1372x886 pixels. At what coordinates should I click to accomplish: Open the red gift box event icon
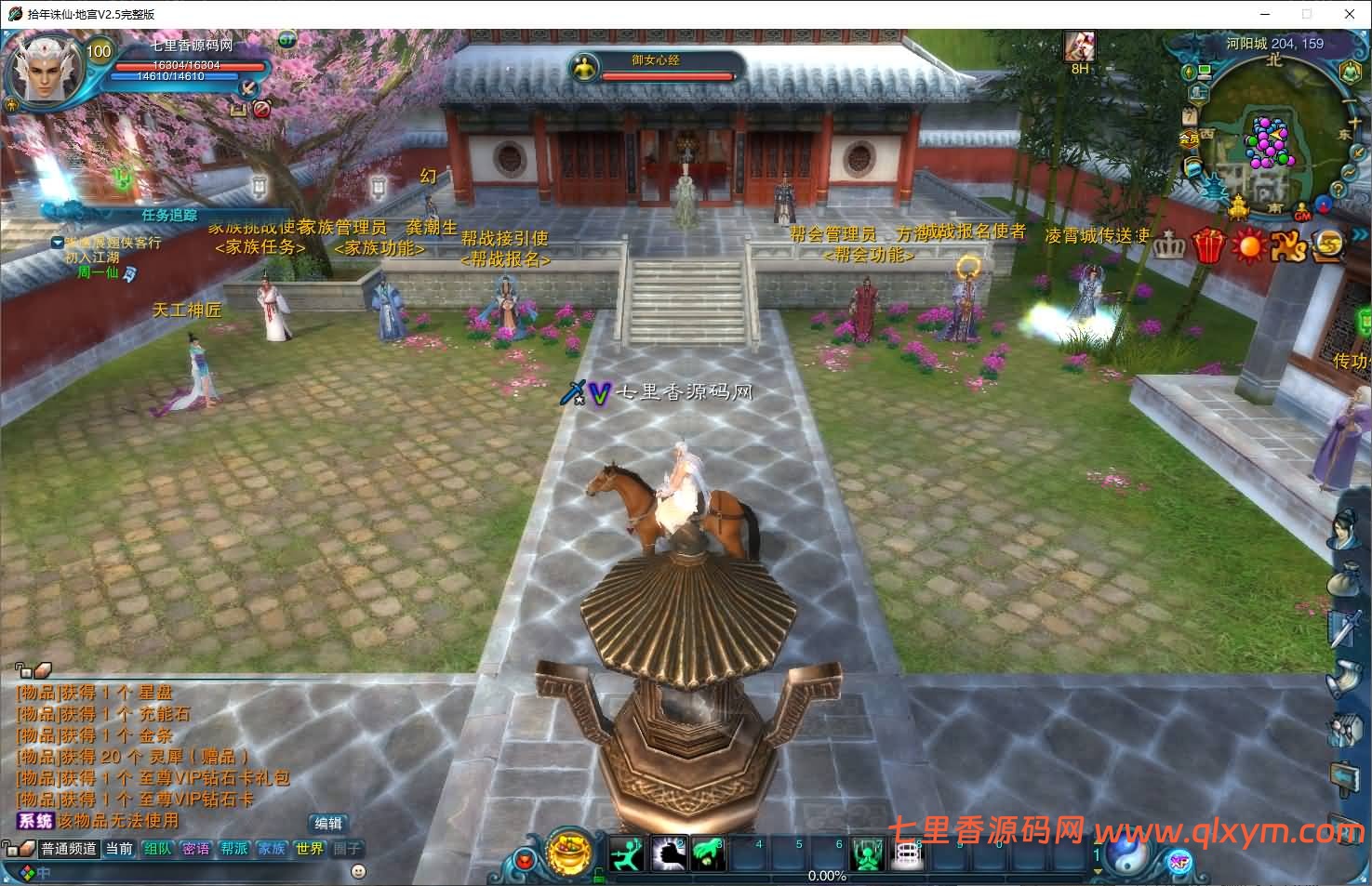click(1209, 245)
